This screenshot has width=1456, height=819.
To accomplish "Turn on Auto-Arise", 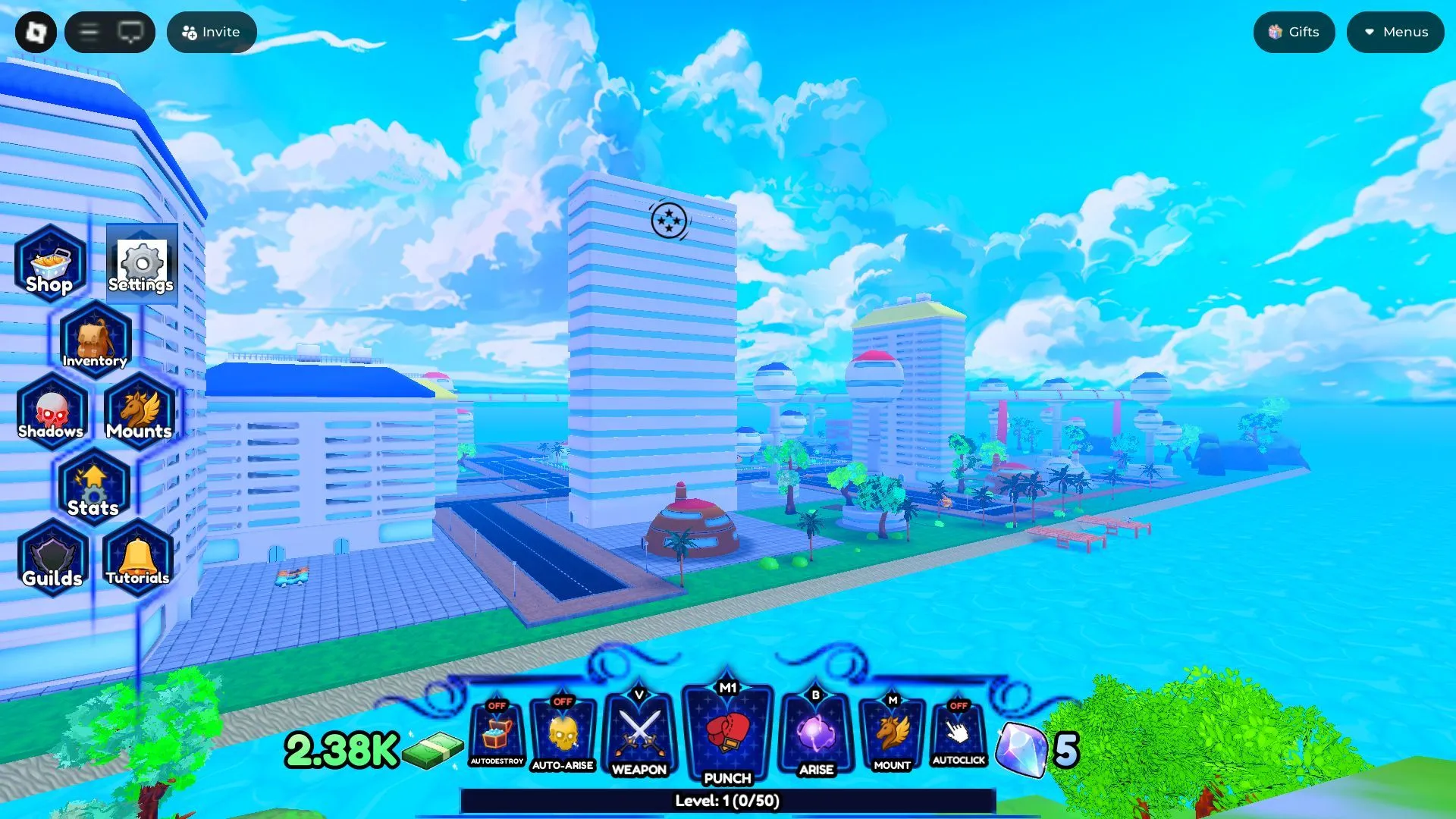I will point(563,732).
